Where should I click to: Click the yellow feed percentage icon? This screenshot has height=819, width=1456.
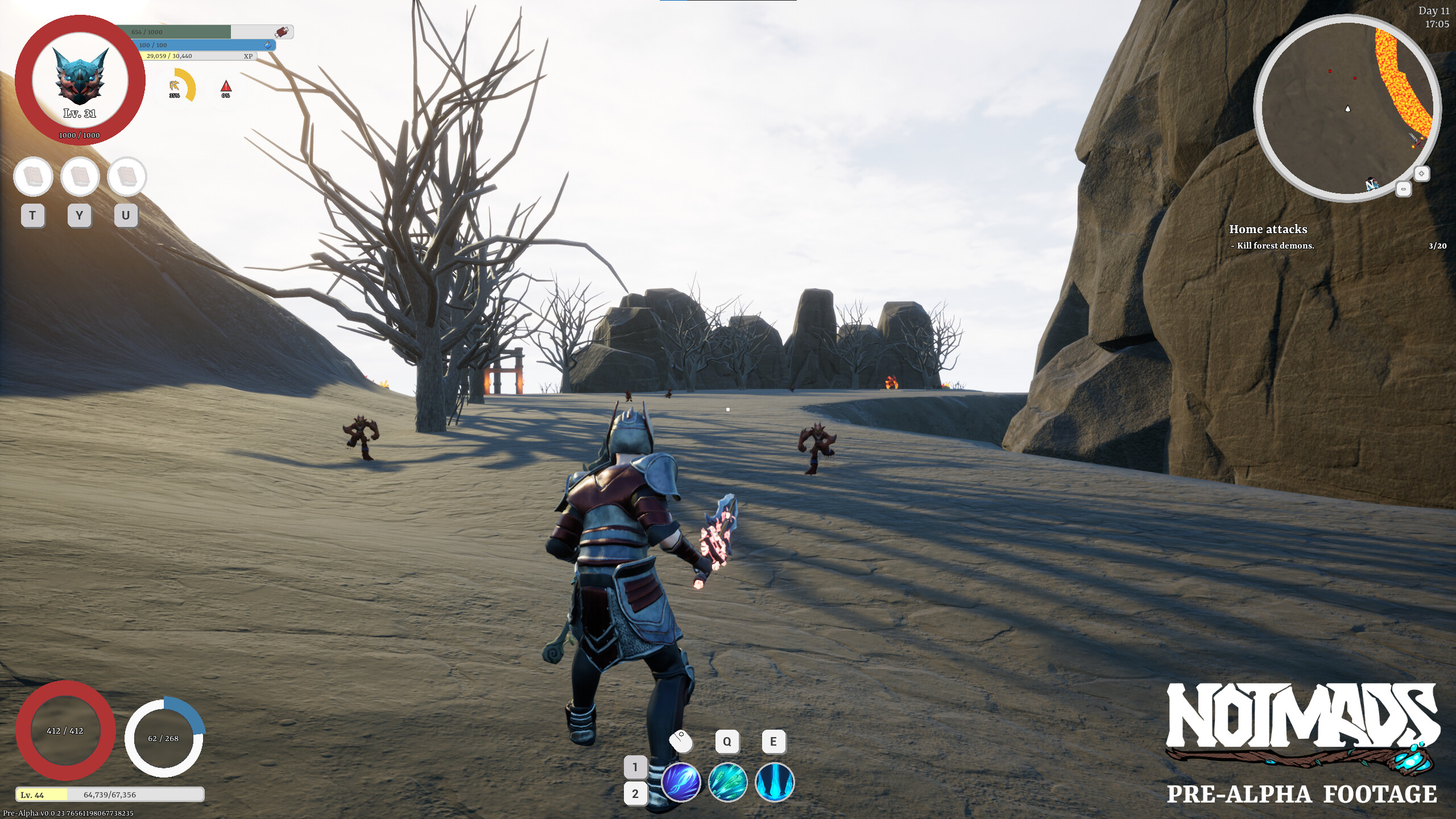[x=175, y=86]
